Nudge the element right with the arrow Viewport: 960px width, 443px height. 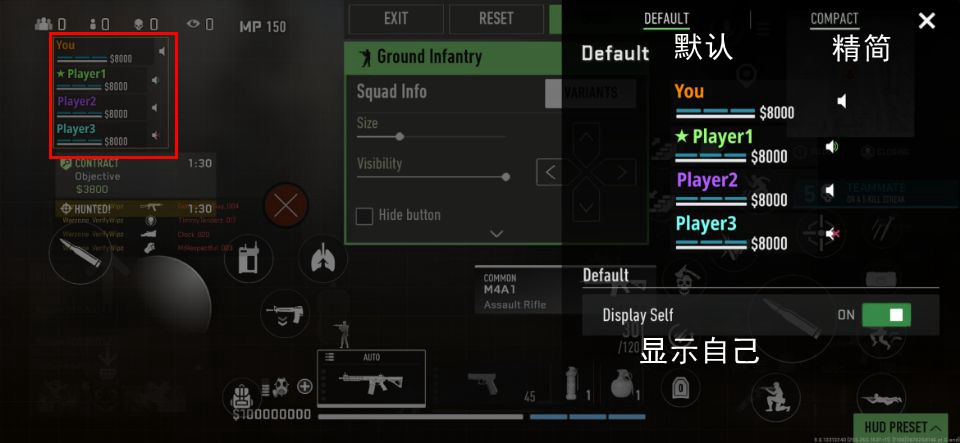click(x=623, y=172)
